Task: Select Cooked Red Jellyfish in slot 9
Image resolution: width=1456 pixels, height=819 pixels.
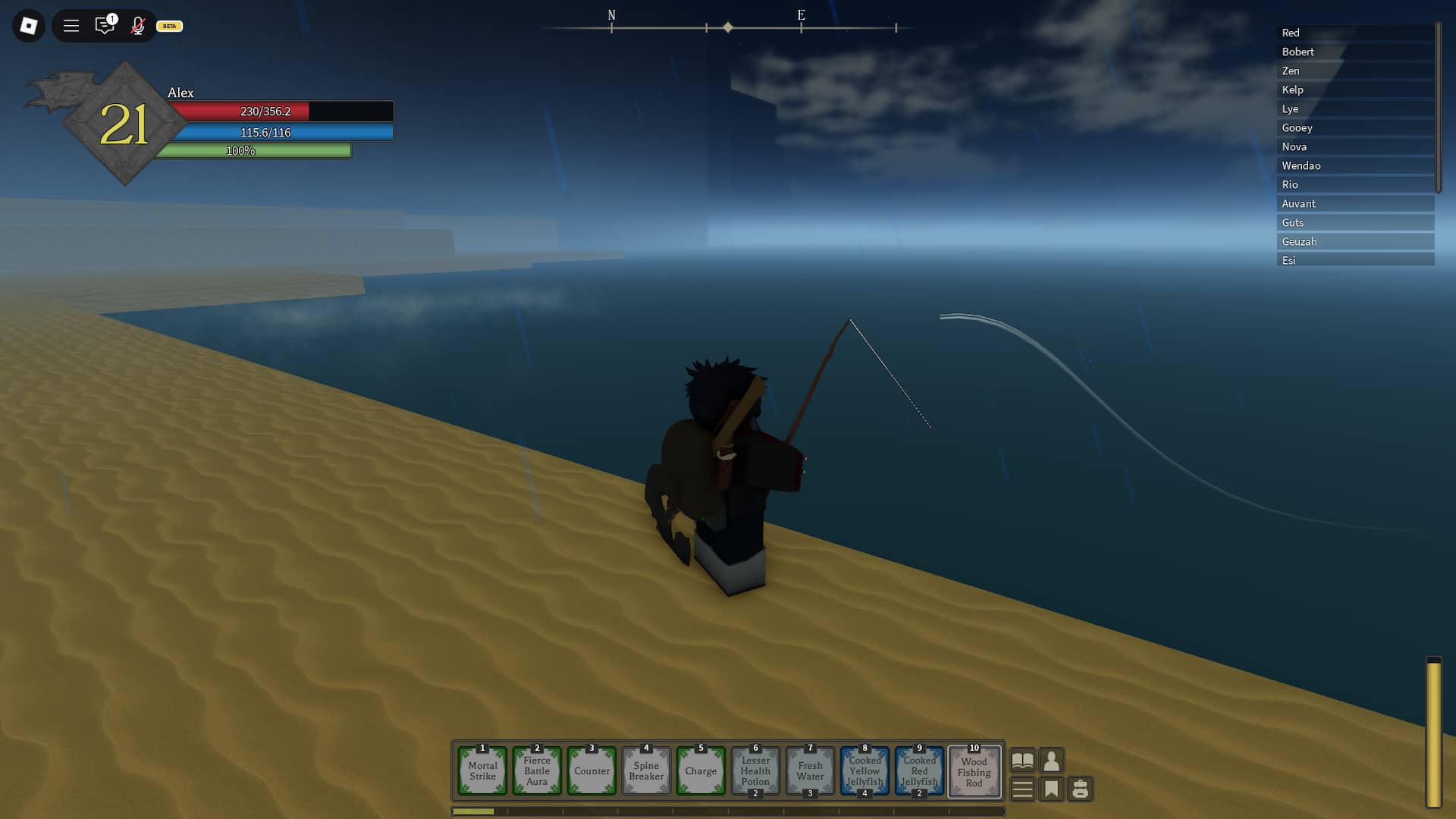Action: [919, 771]
